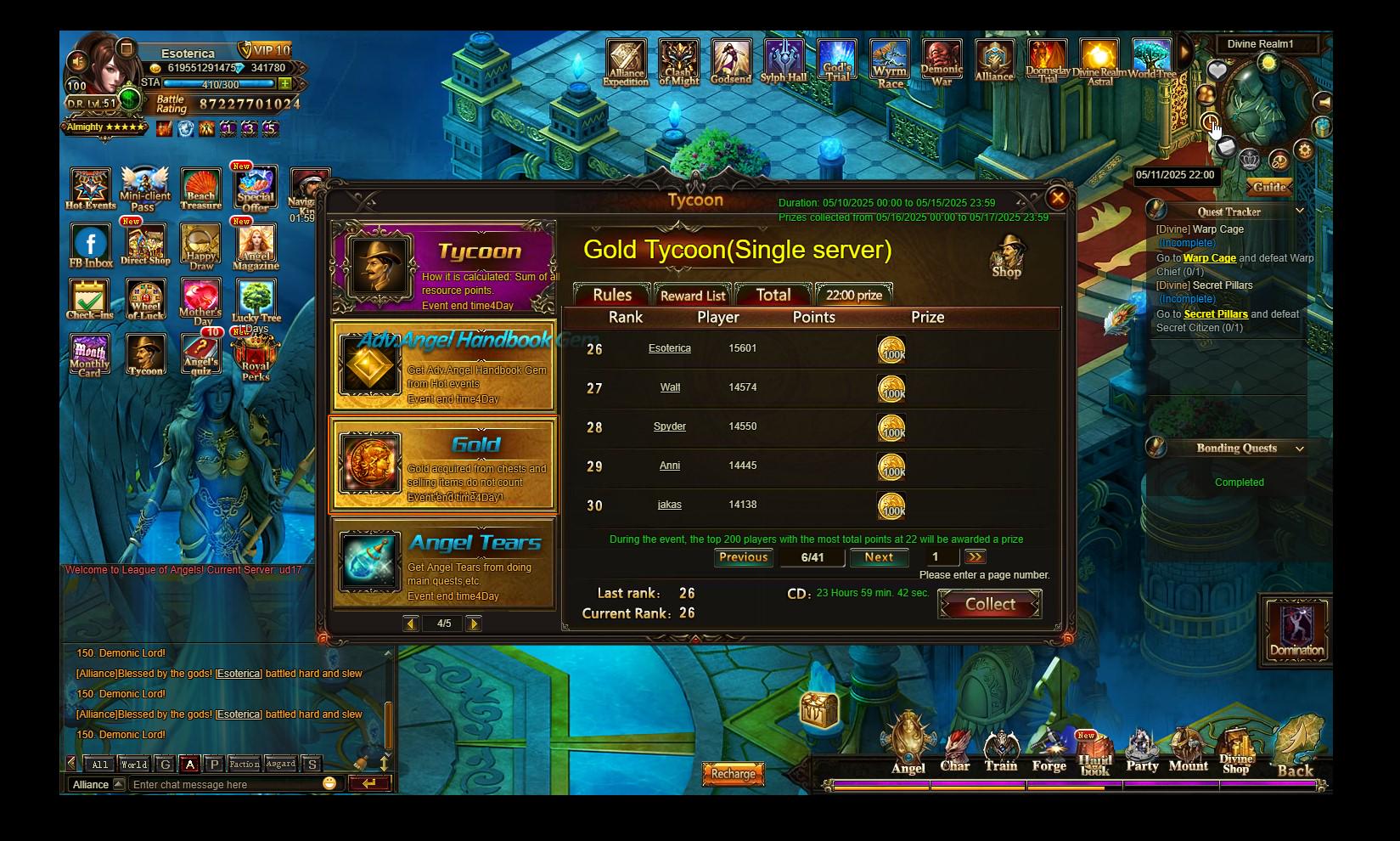Screen dimensions: 1400x841
Task: Open the Reward List tab
Action: coord(693,295)
